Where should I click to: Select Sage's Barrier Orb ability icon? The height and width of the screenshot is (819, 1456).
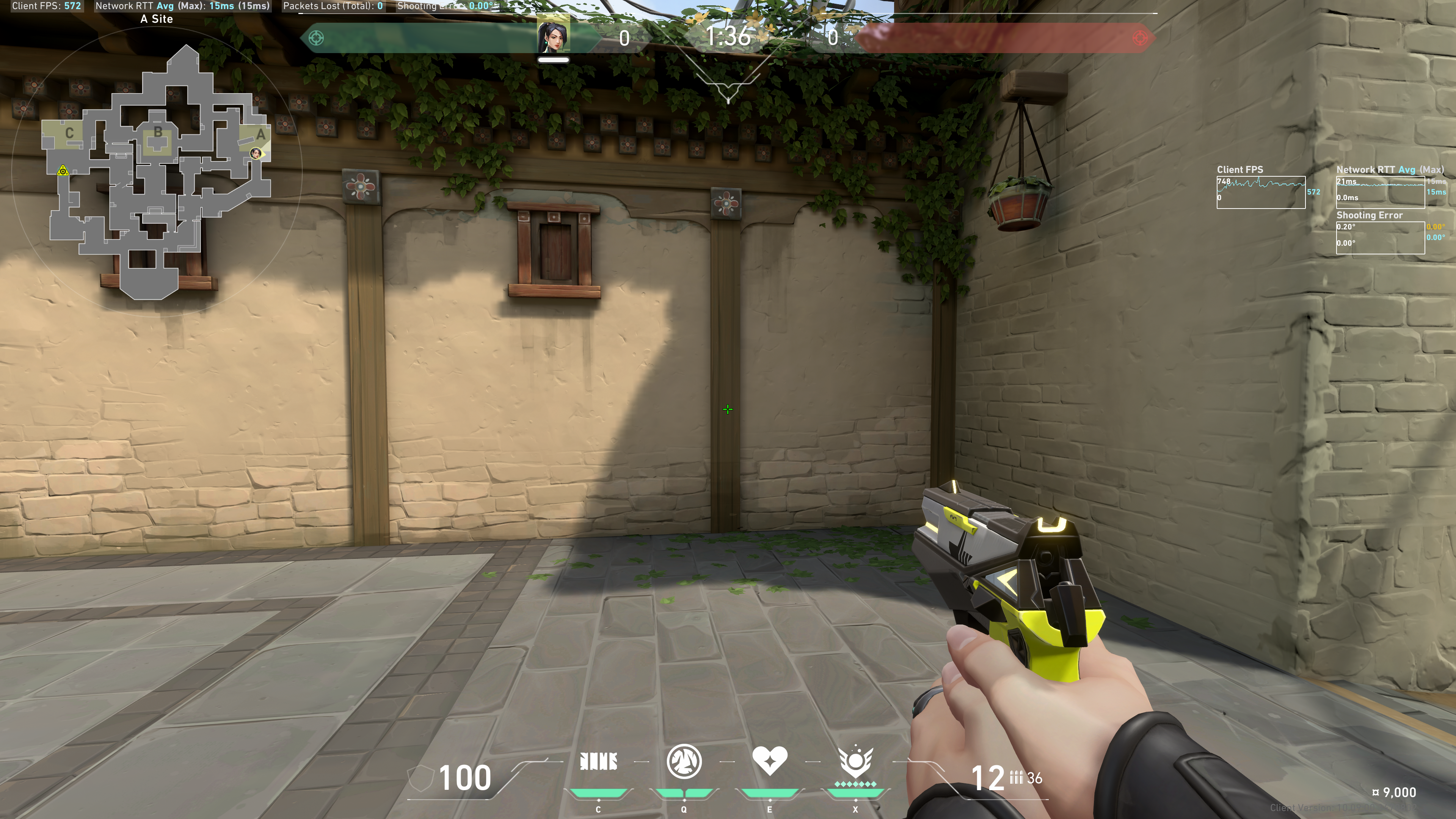point(599,761)
